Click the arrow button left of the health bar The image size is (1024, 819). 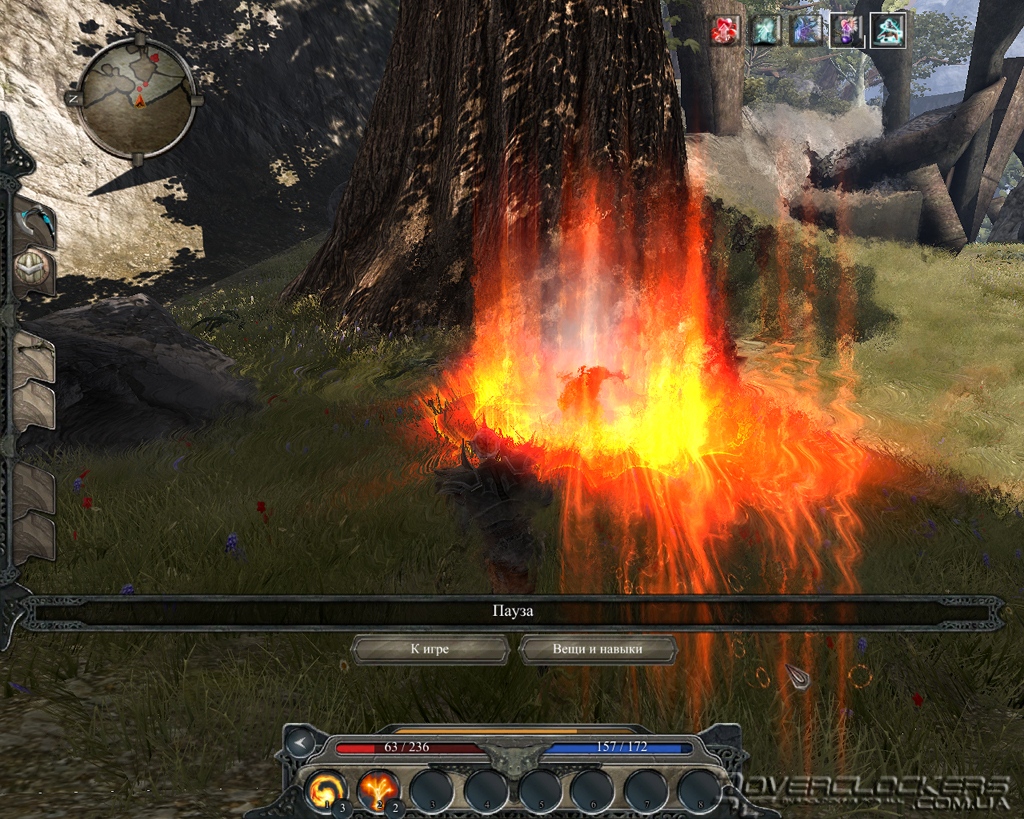299,744
